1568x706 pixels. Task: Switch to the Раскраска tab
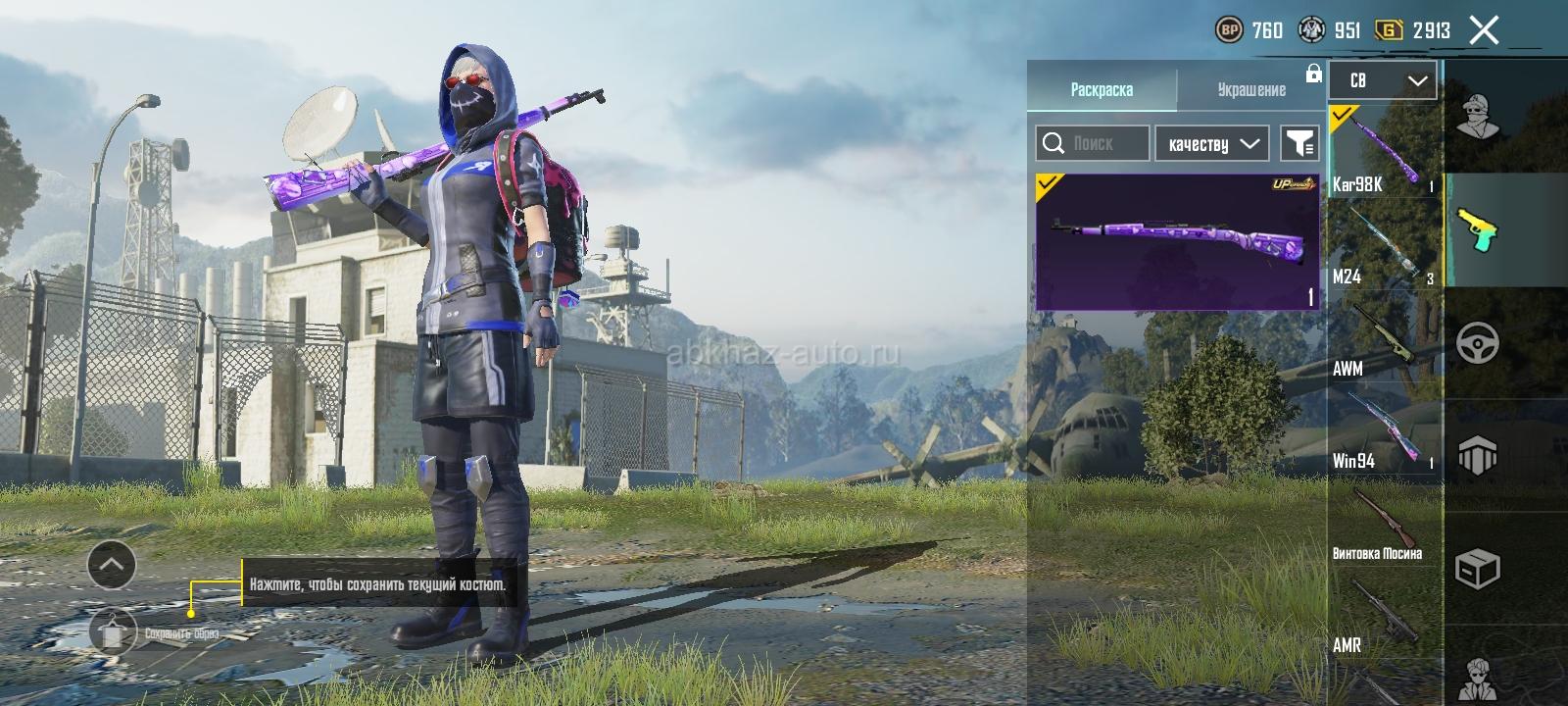point(1102,89)
